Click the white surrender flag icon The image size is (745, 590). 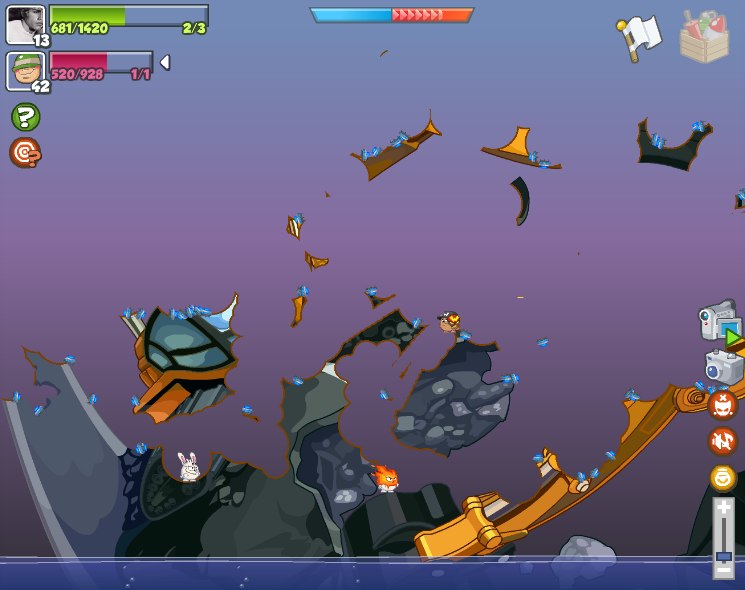(x=639, y=37)
